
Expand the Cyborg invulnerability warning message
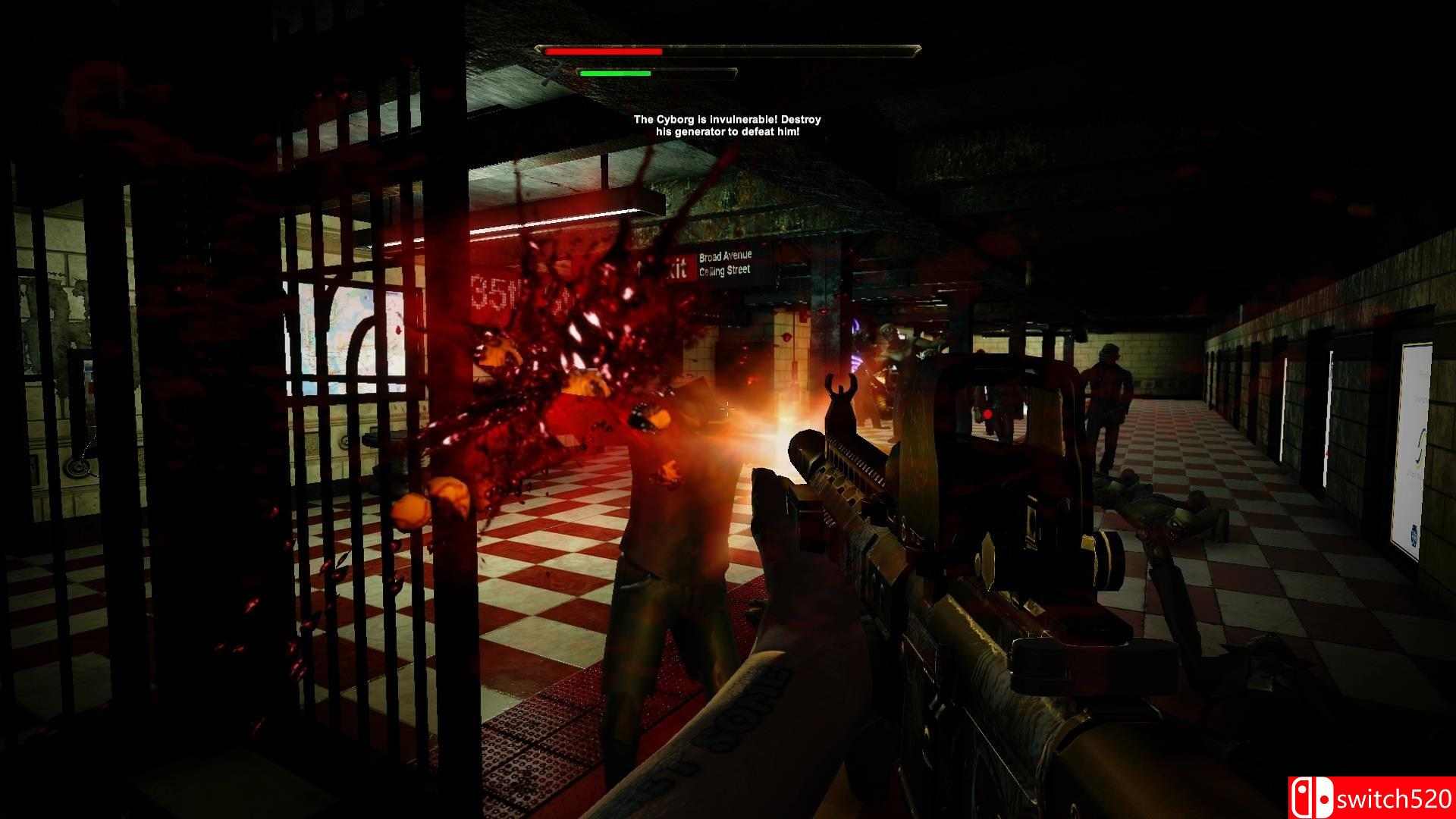(727, 125)
